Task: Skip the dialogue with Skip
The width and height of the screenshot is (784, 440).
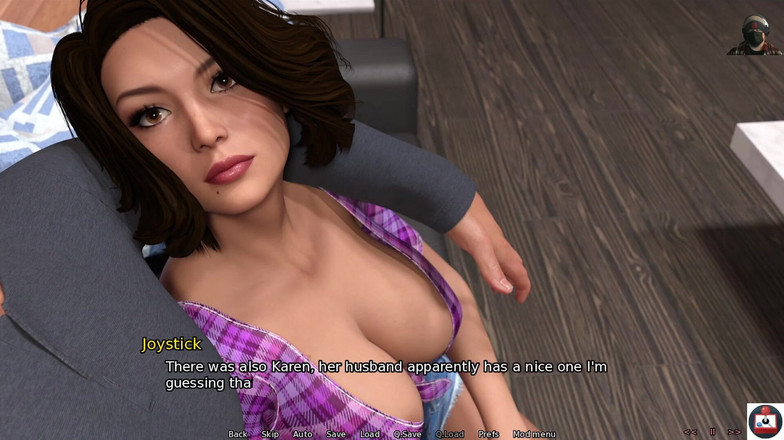Action: [270, 434]
